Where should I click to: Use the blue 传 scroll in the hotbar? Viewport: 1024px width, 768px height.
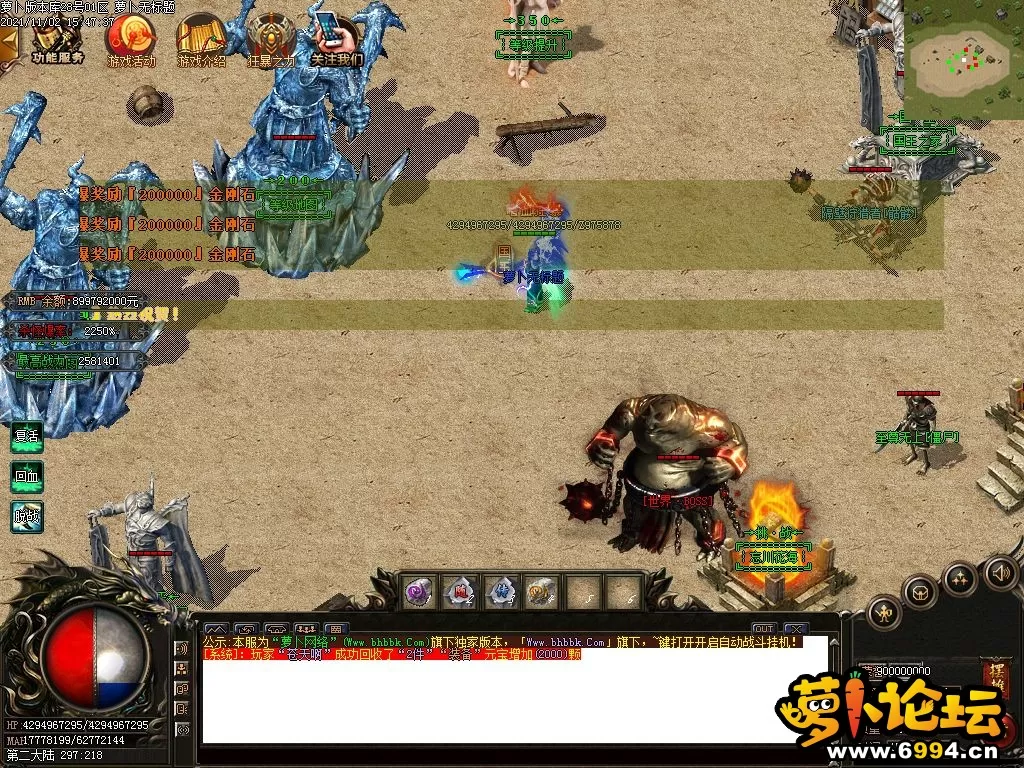point(500,592)
